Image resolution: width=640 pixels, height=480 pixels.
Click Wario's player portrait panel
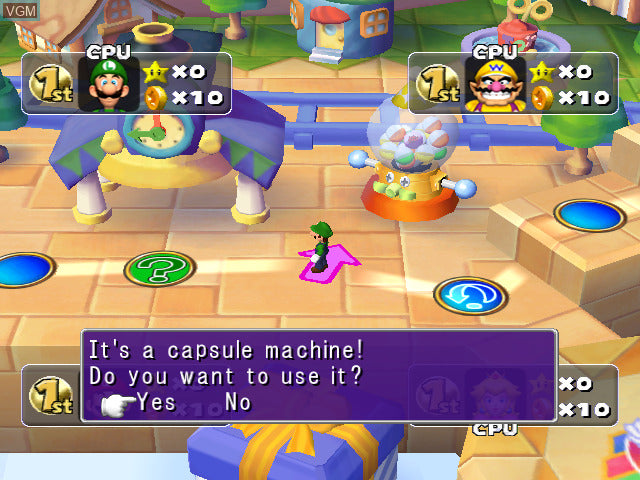(x=495, y=83)
